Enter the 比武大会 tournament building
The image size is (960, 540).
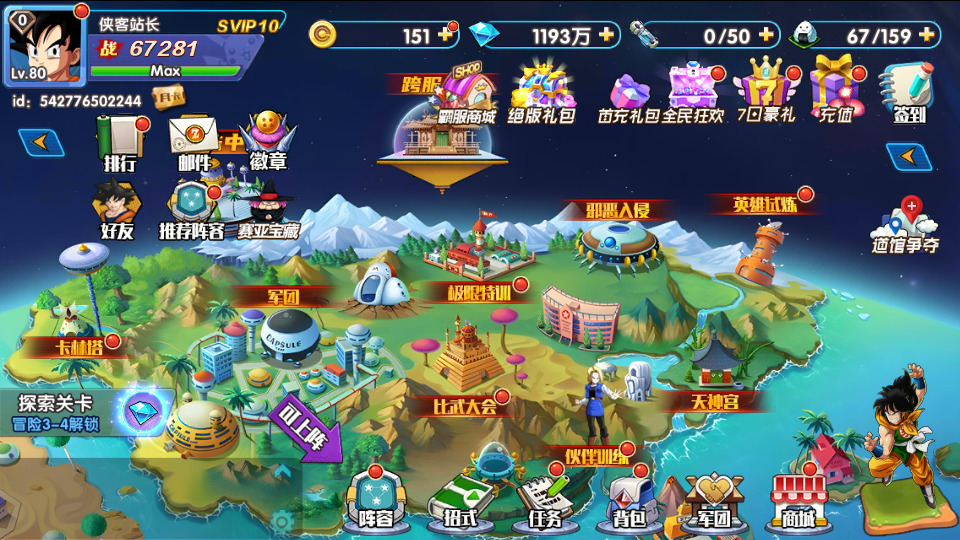tap(467, 365)
